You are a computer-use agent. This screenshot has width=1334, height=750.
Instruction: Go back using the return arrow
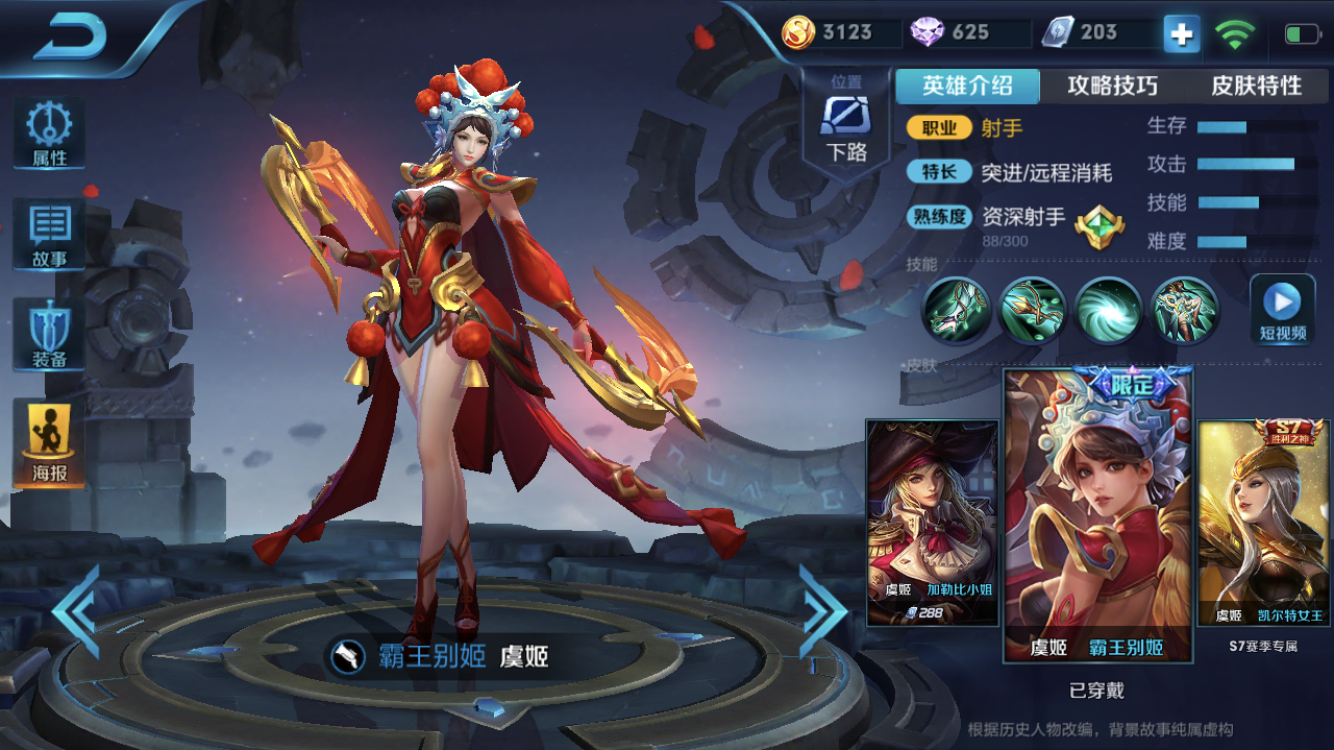pyautogui.click(x=70, y=38)
